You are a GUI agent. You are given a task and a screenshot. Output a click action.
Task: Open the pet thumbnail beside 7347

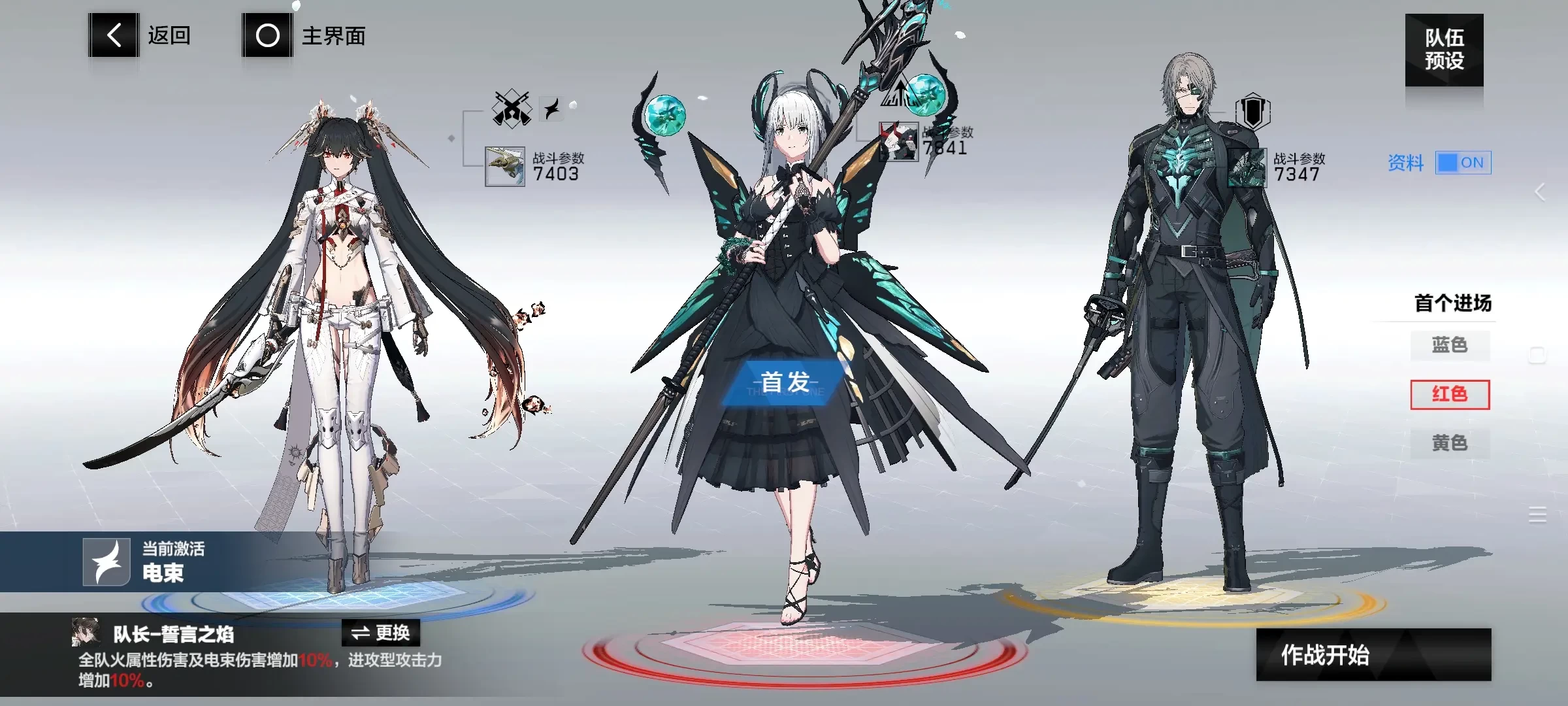point(1247,168)
